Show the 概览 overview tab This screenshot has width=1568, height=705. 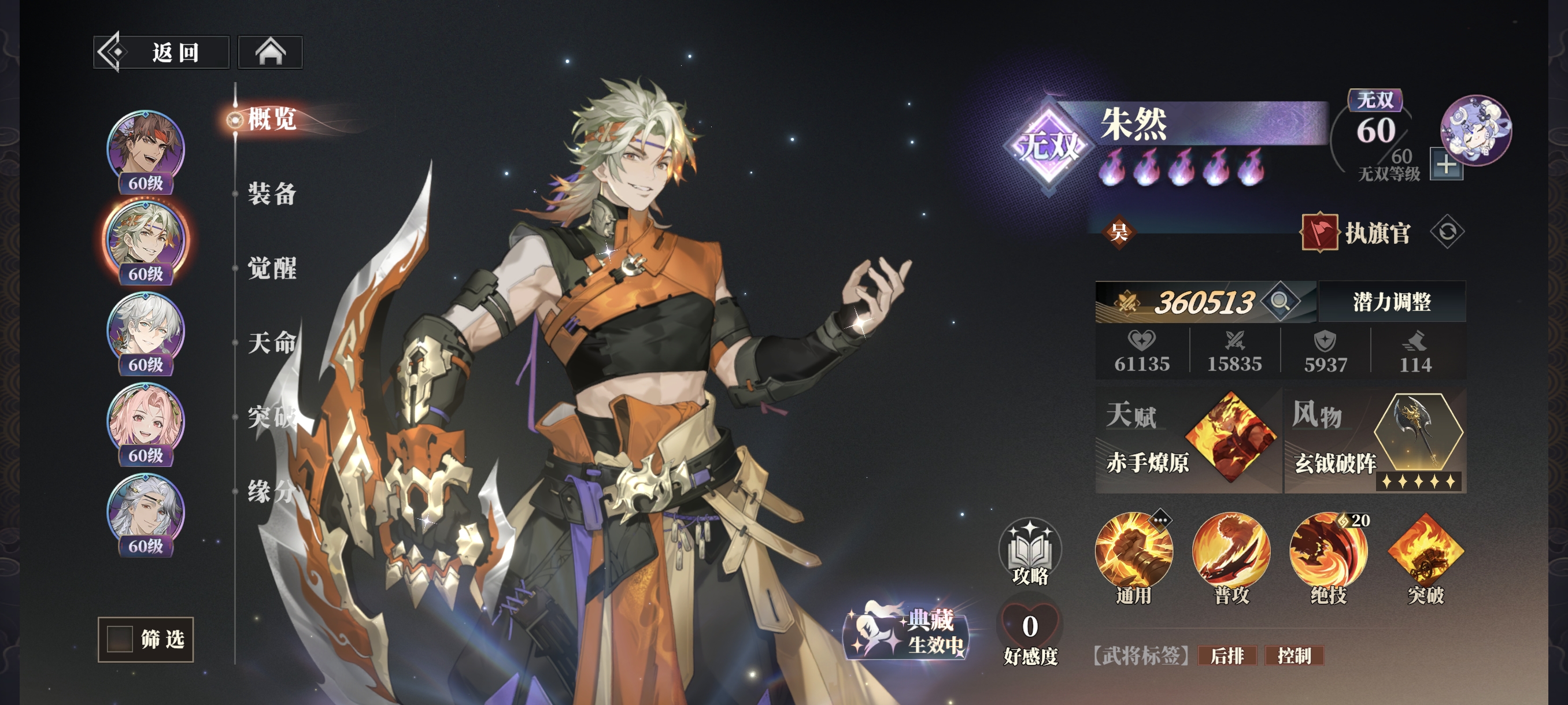coord(272,118)
